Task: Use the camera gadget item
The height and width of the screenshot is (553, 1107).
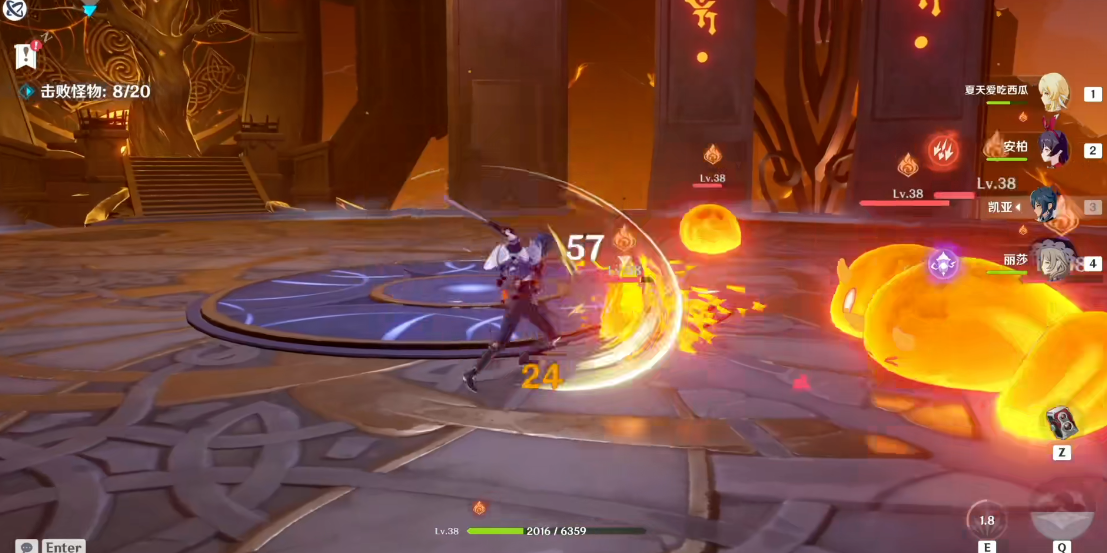Action: pyautogui.click(x=1062, y=423)
